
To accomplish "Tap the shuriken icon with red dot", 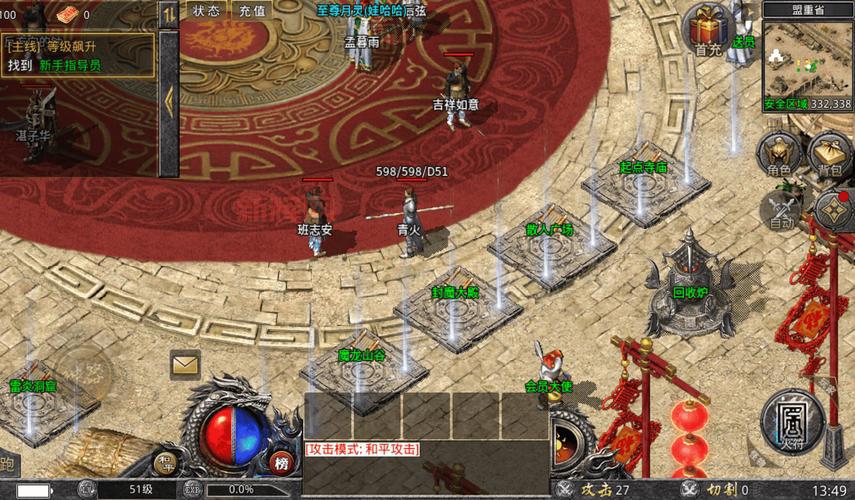I will (x=832, y=210).
